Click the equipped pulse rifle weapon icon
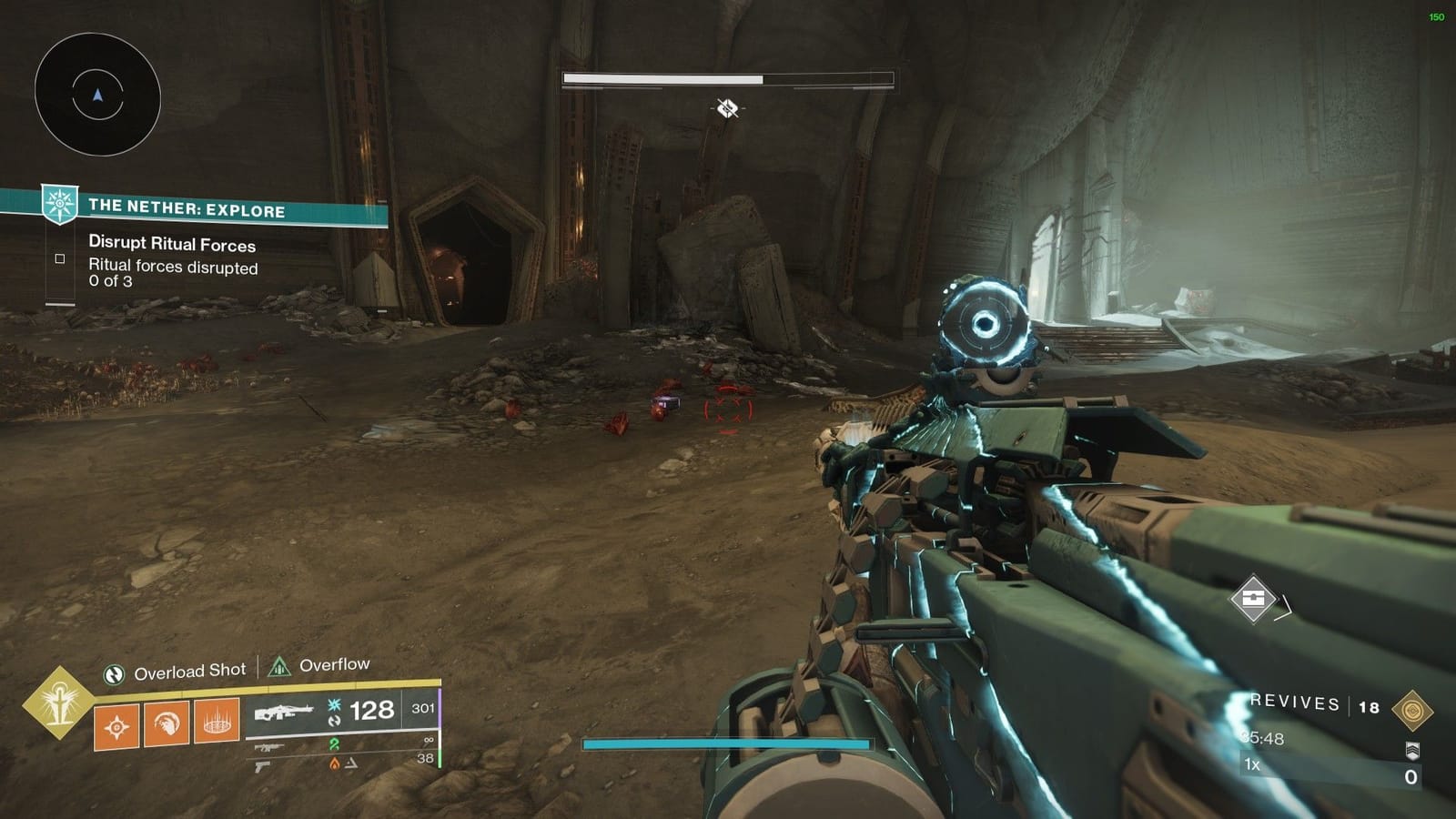 click(284, 712)
